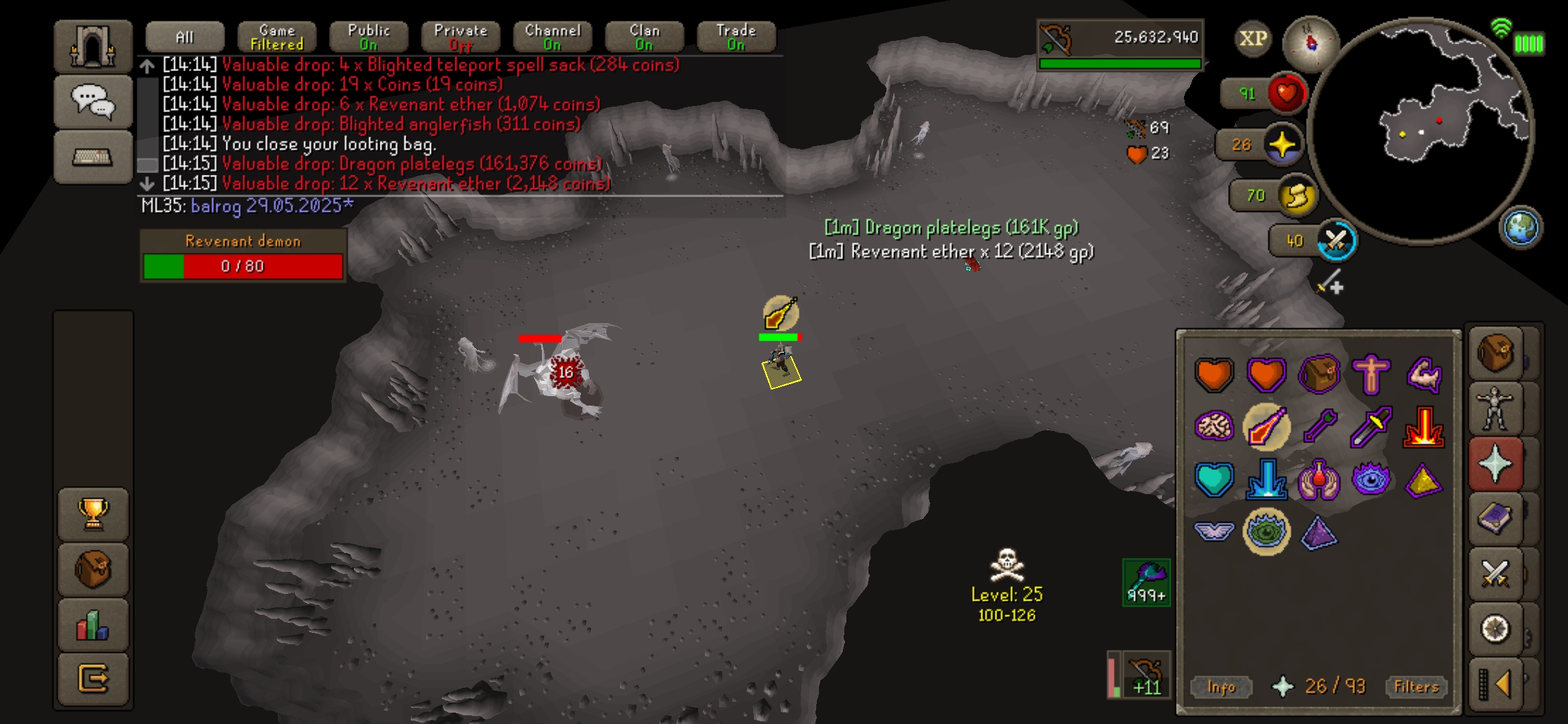This screenshot has height=724, width=1568.
Task: Toggle run using the run energy orb
Action: point(1297,196)
